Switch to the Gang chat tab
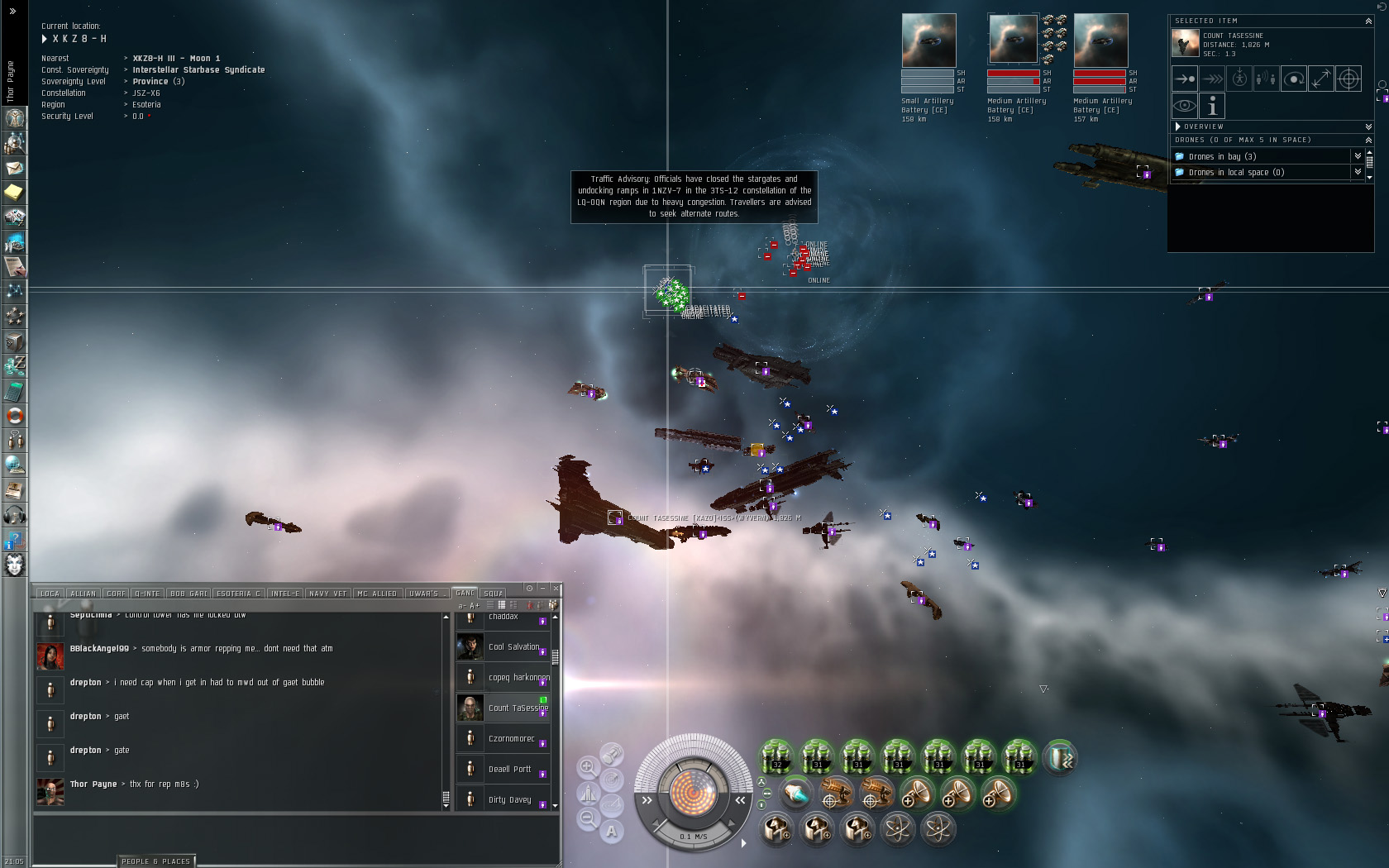Viewport: 1389px width, 868px height. [x=465, y=593]
